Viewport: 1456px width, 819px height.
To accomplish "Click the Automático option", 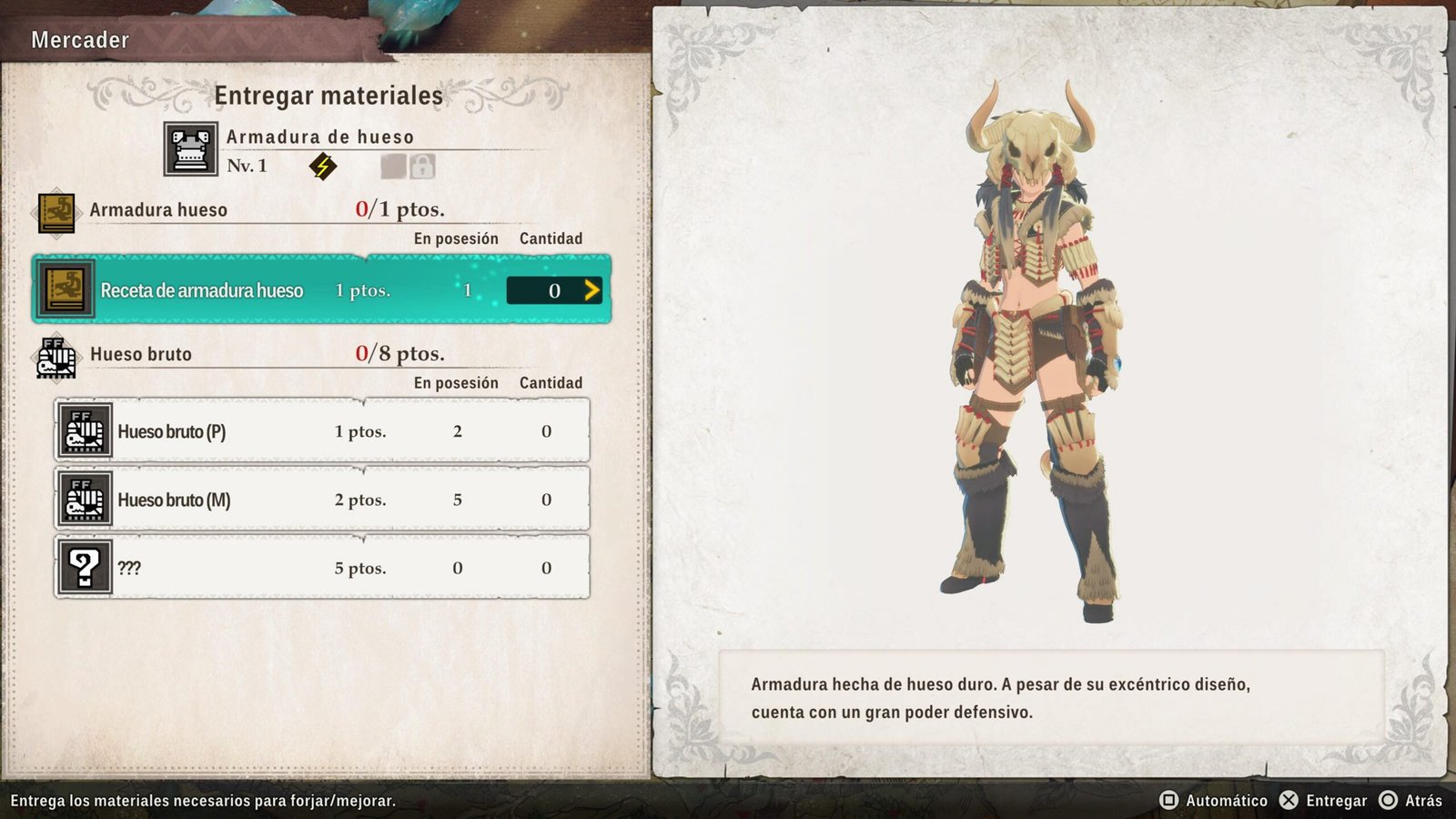I will (x=1214, y=801).
